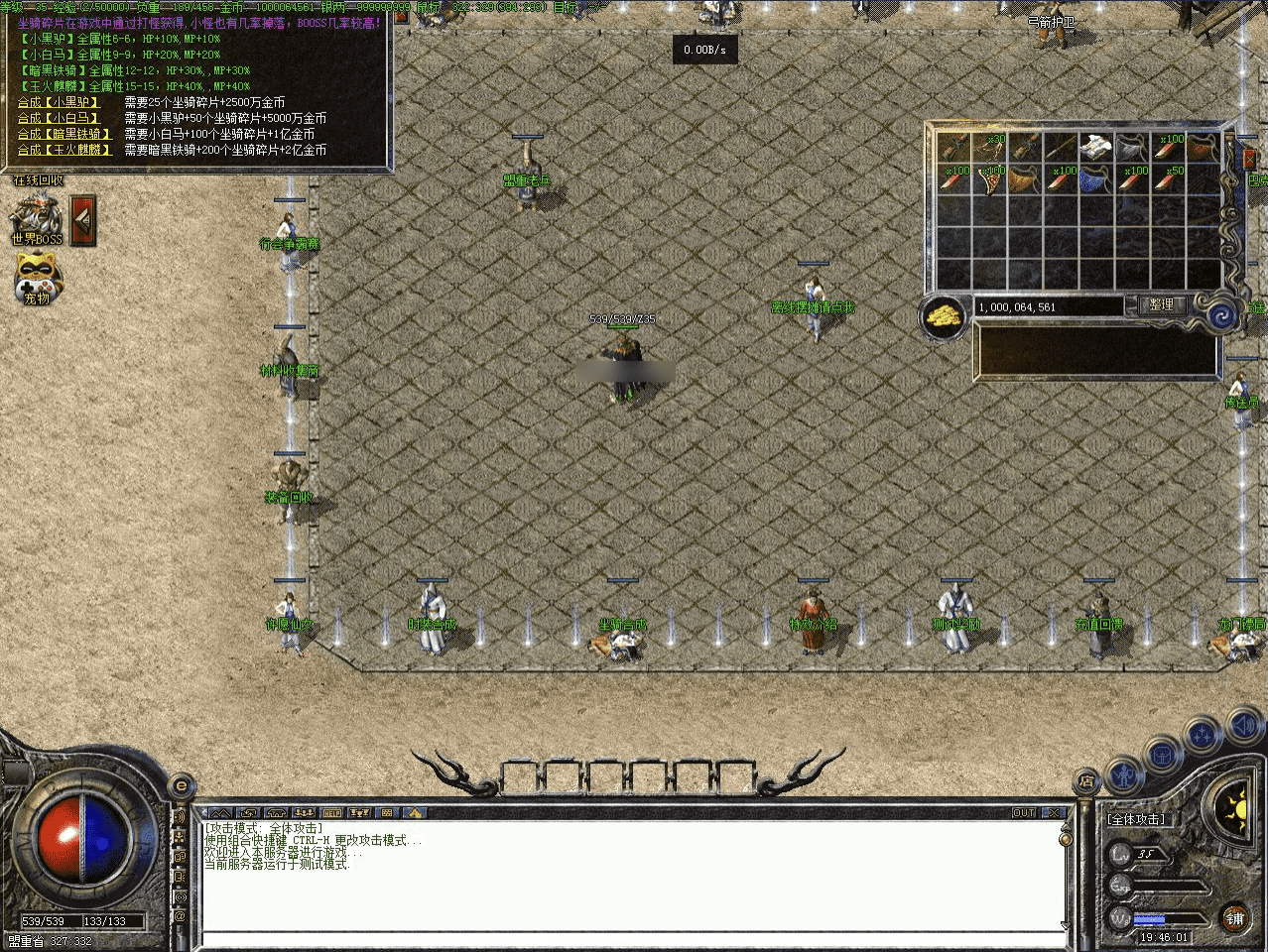Select the blue pouch in the bag

[x=1095, y=181]
